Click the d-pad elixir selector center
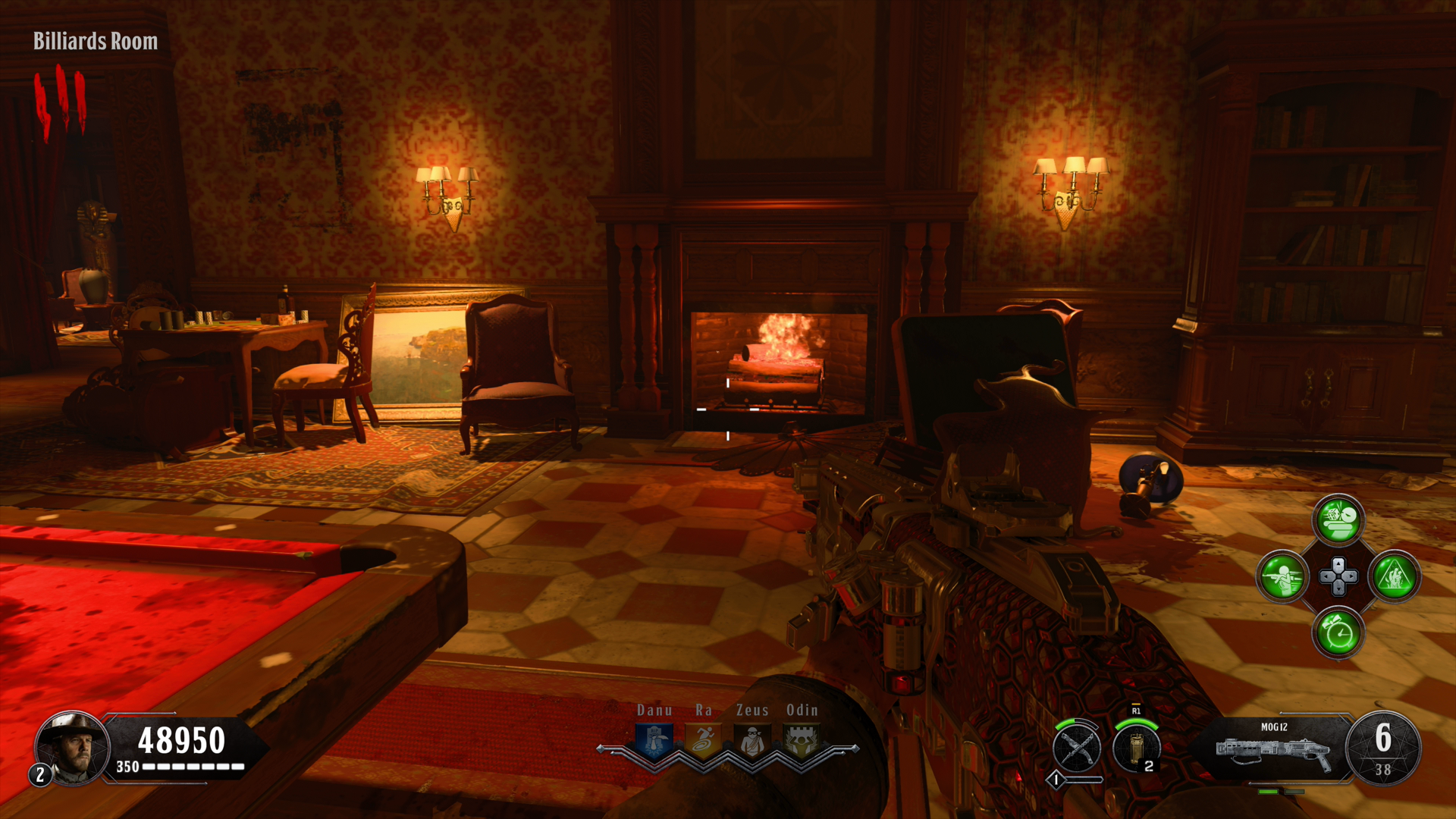 click(x=1338, y=577)
